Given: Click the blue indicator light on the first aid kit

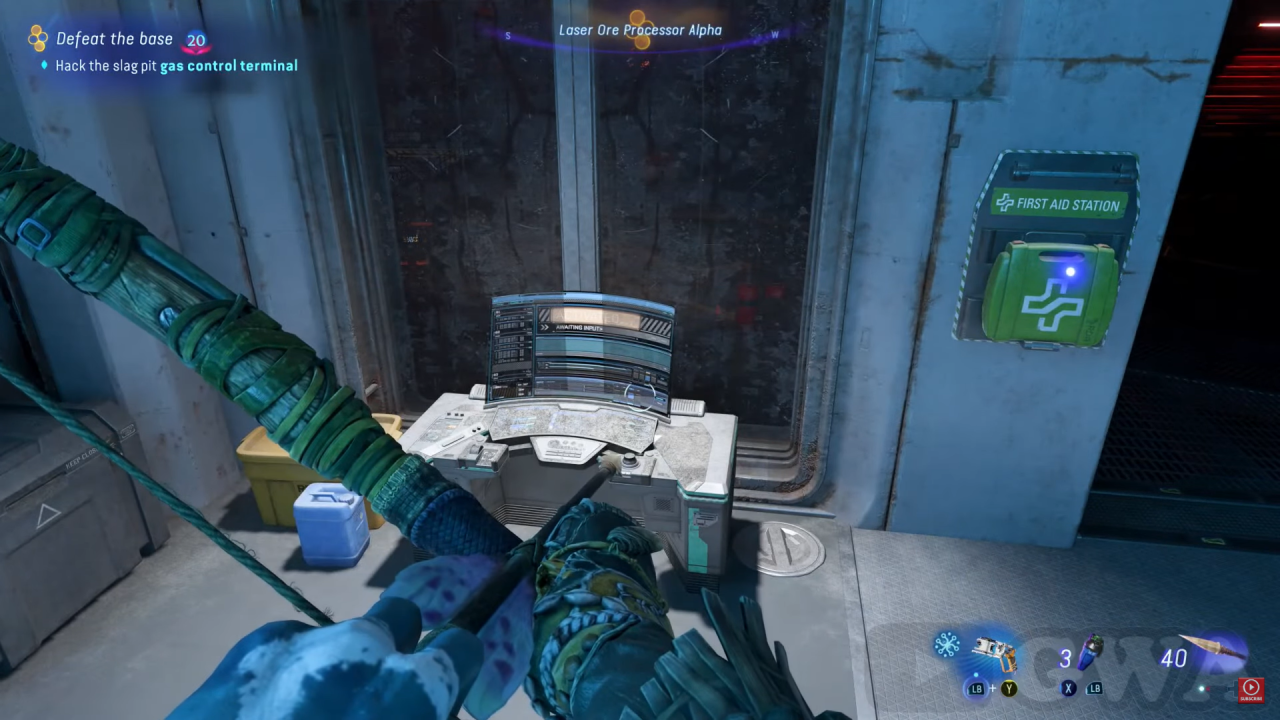Looking at the screenshot, I should click(x=1069, y=271).
